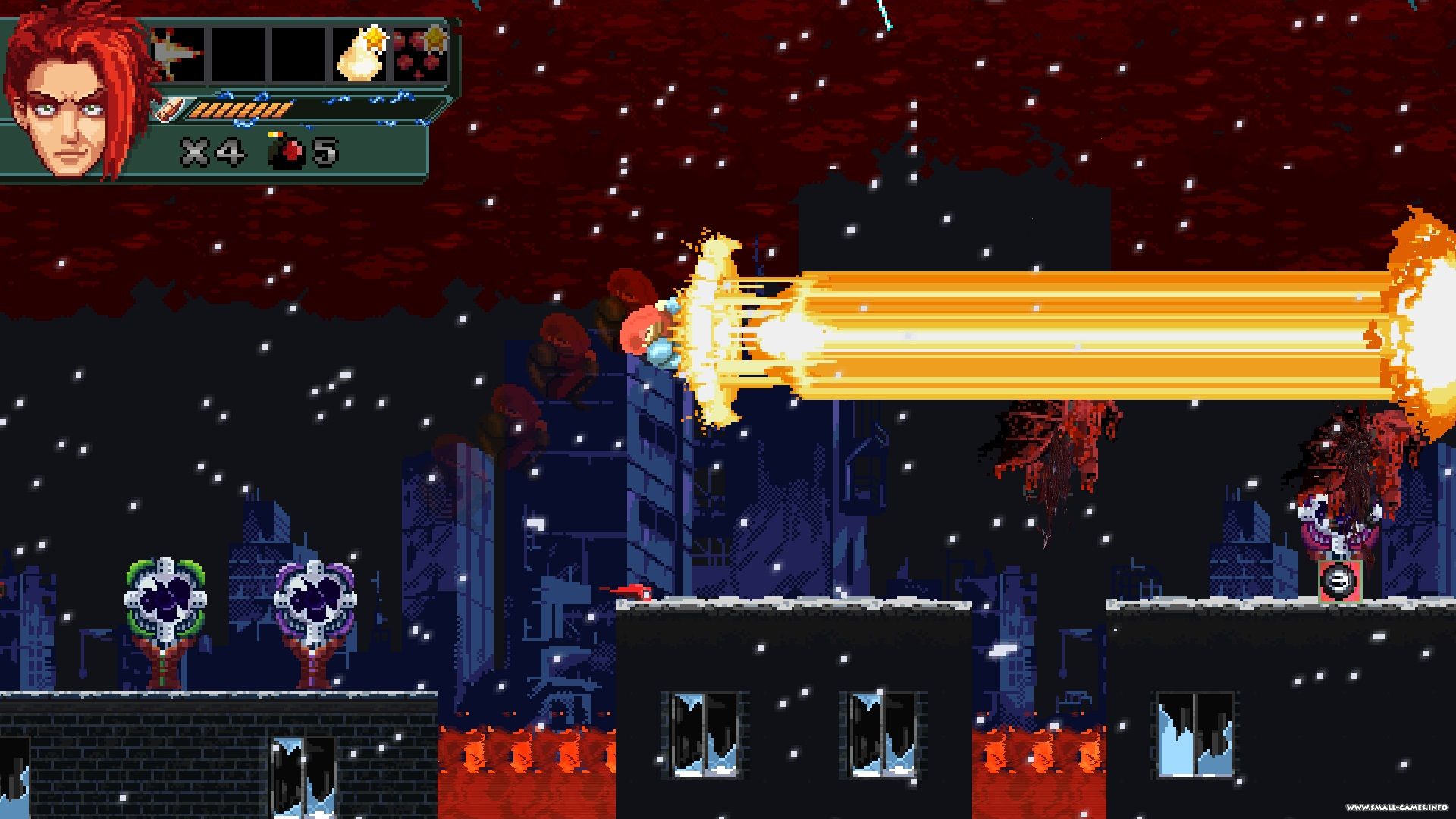
Task: Pick the red spread-shot weapon slot
Action: 420,55
